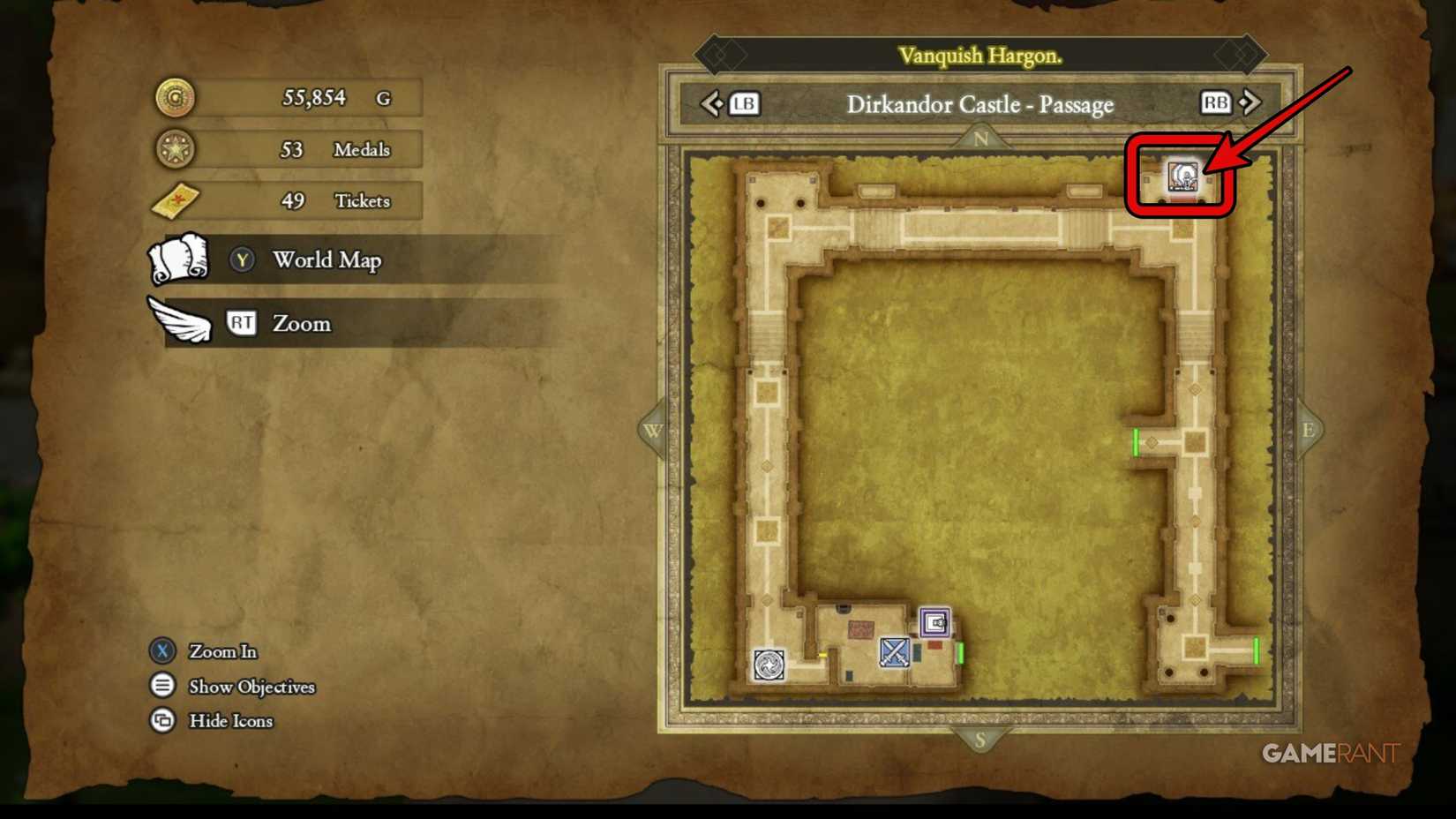Click the green exit marker on east wall

[1136, 444]
